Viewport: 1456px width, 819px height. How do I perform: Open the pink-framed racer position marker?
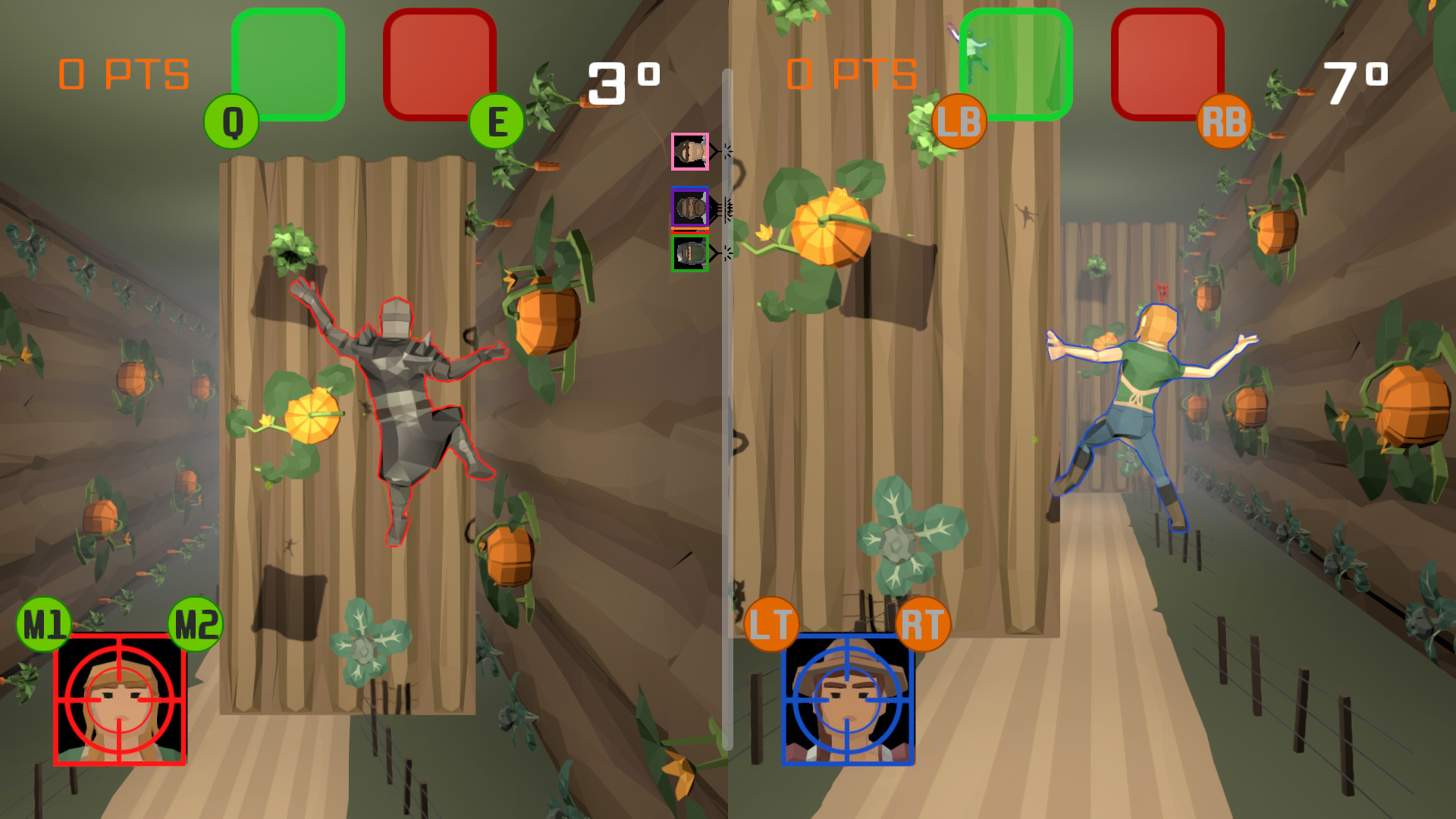(689, 150)
